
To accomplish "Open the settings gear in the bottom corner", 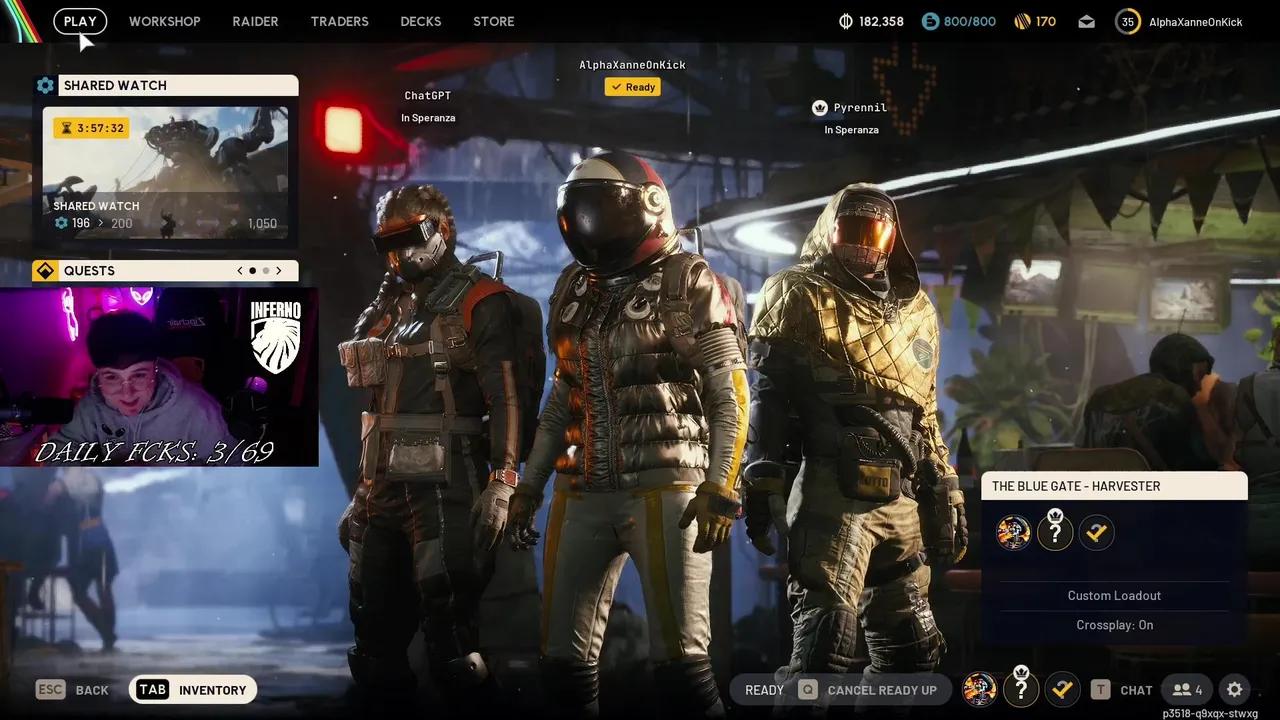I will [1234, 689].
